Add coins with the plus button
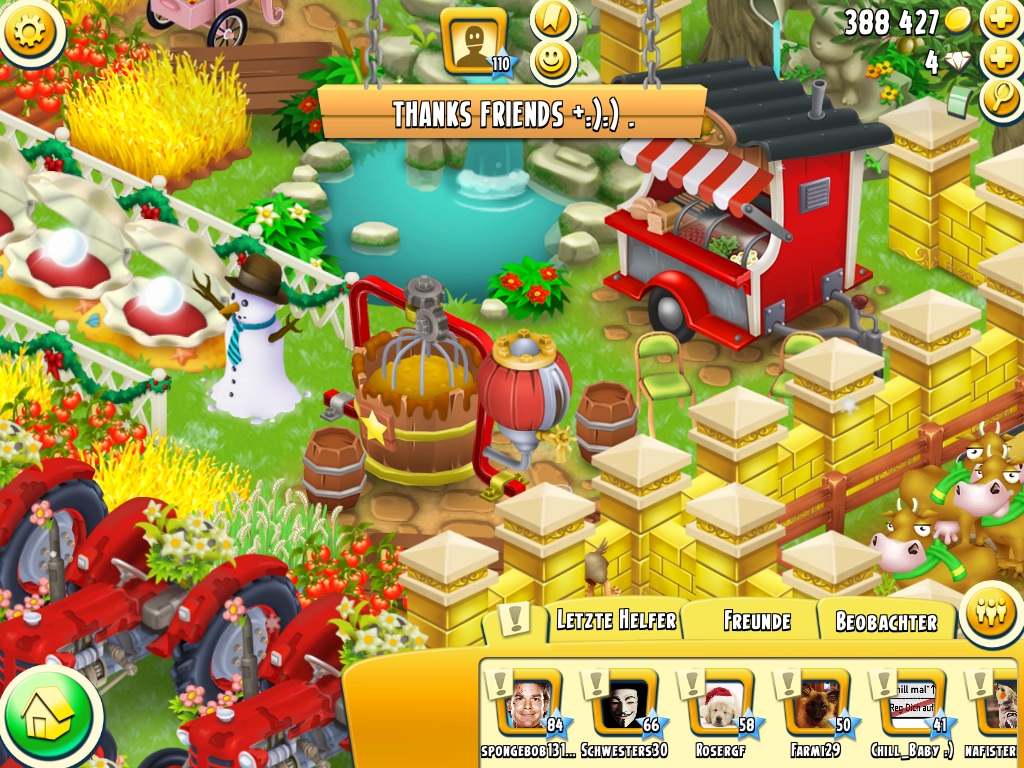Image resolution: width=1024 pixels, height=768 pixels. coord(1000,20)
